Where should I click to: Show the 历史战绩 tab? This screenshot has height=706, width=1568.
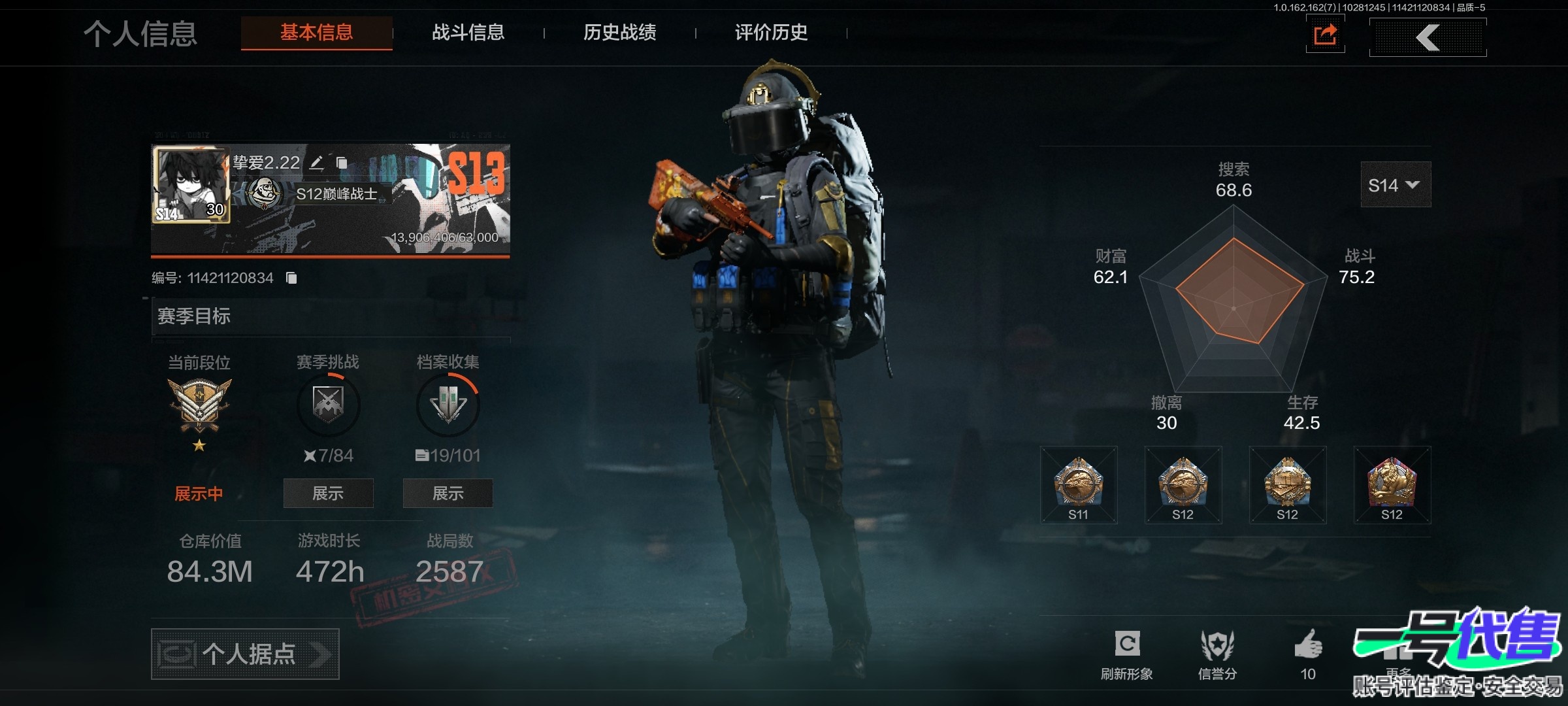coord(619,33)
